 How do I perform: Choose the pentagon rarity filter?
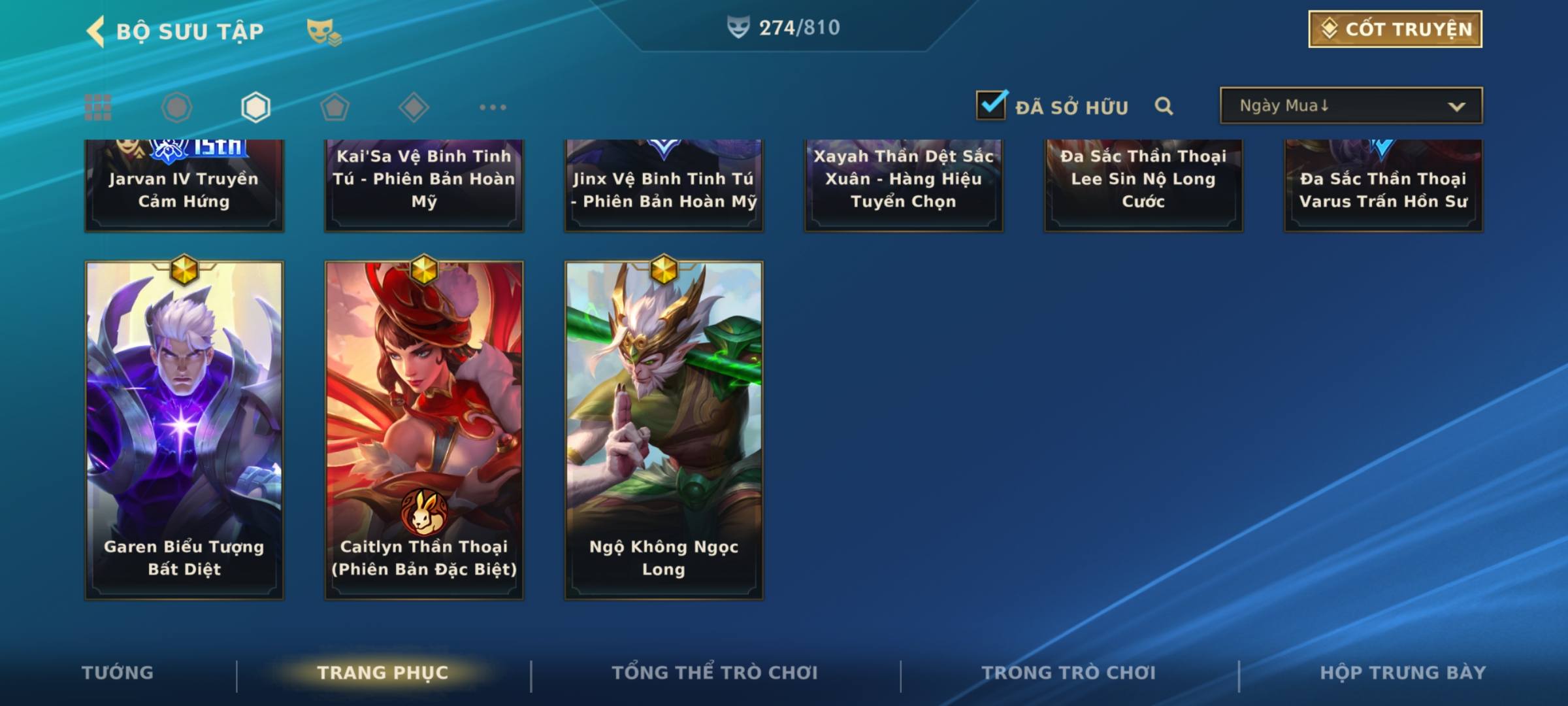335,107
